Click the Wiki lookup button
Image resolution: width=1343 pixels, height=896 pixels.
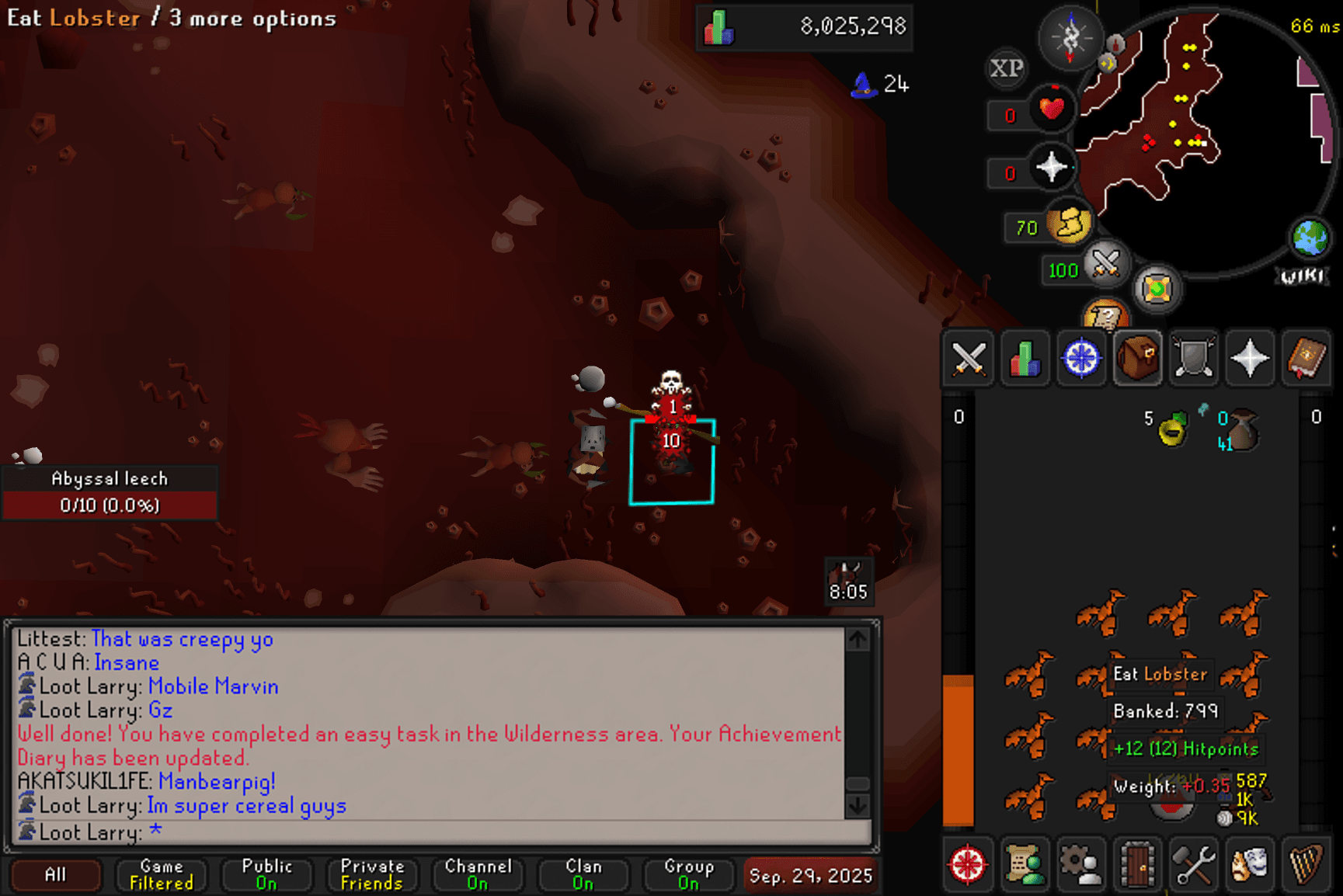point(1302,276)
